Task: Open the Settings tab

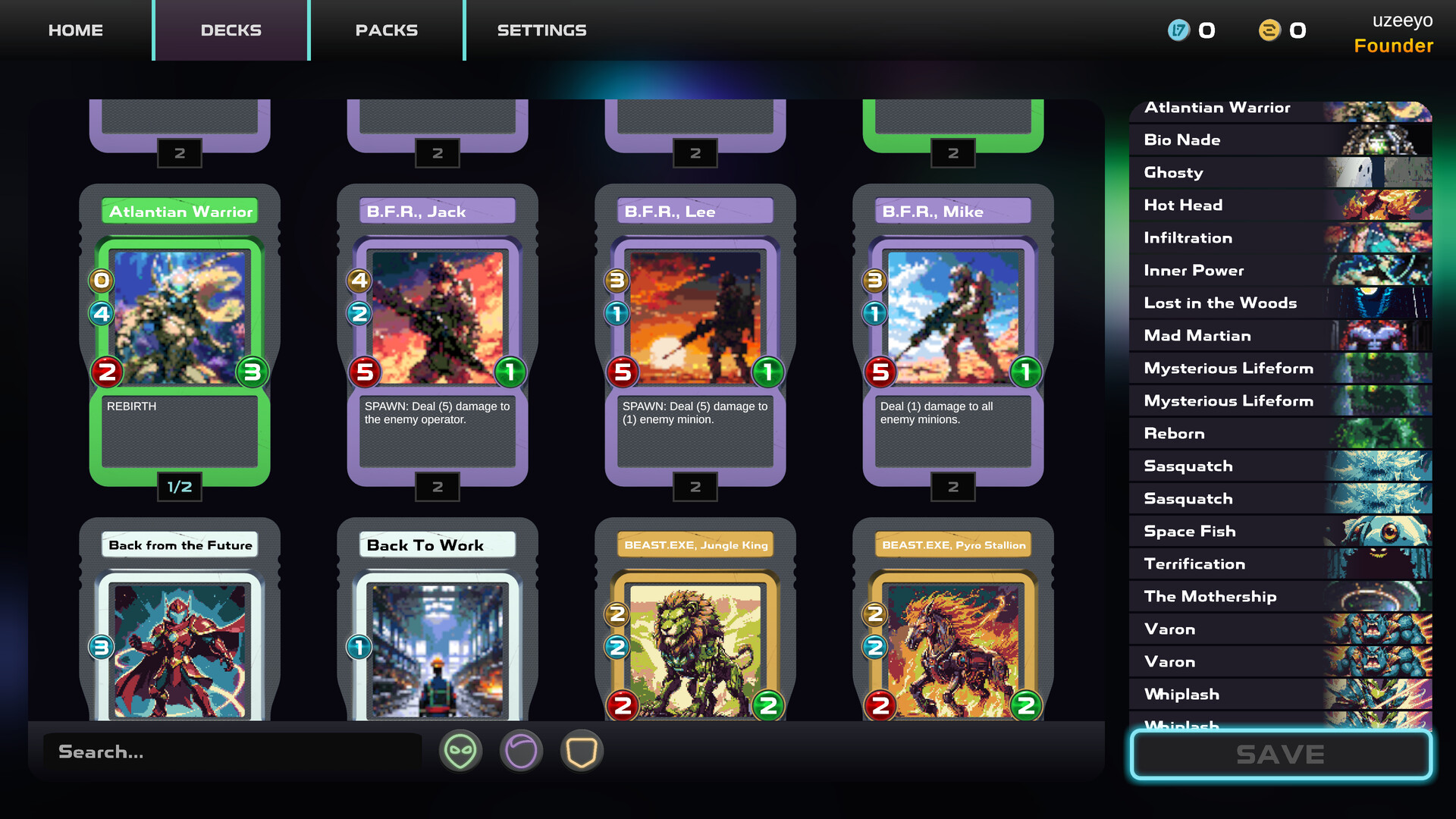Action: [541, 30]
